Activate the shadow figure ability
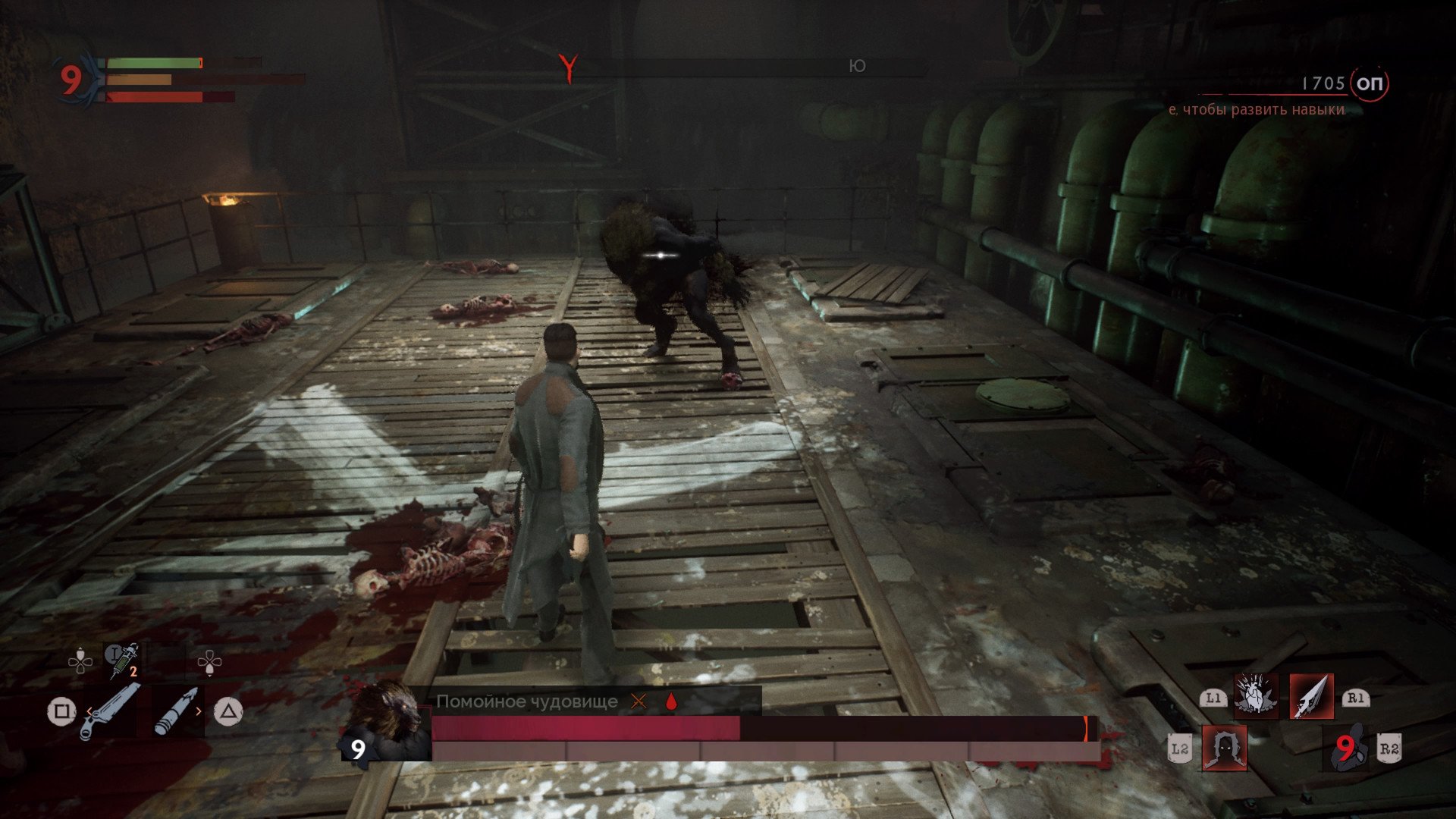The width and height of the screenshot is (1456, 819). [1224, 748]
